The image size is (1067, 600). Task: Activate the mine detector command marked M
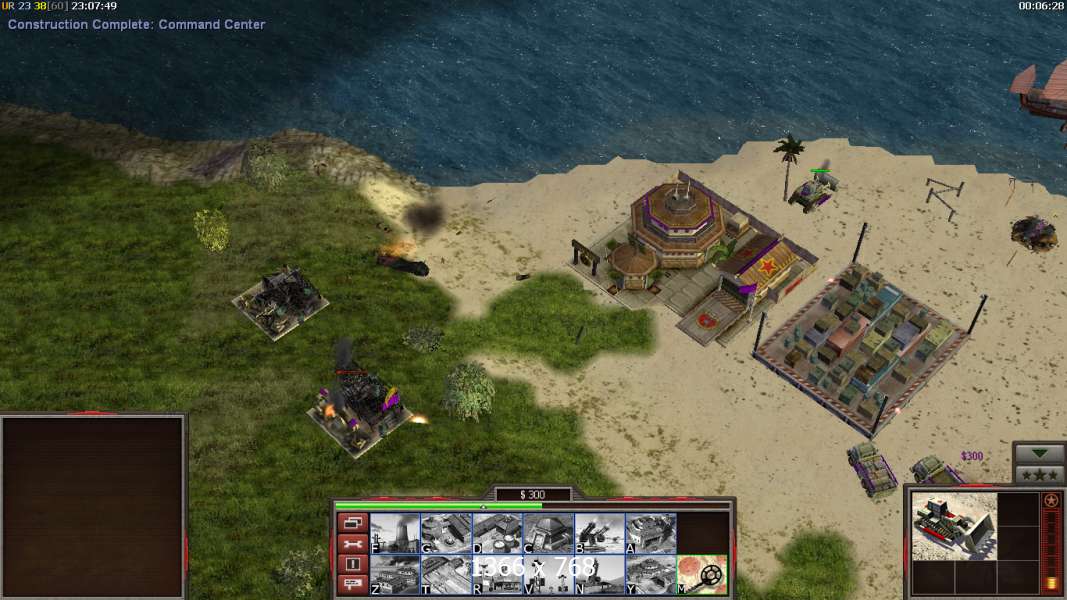(x=702, y=574)
